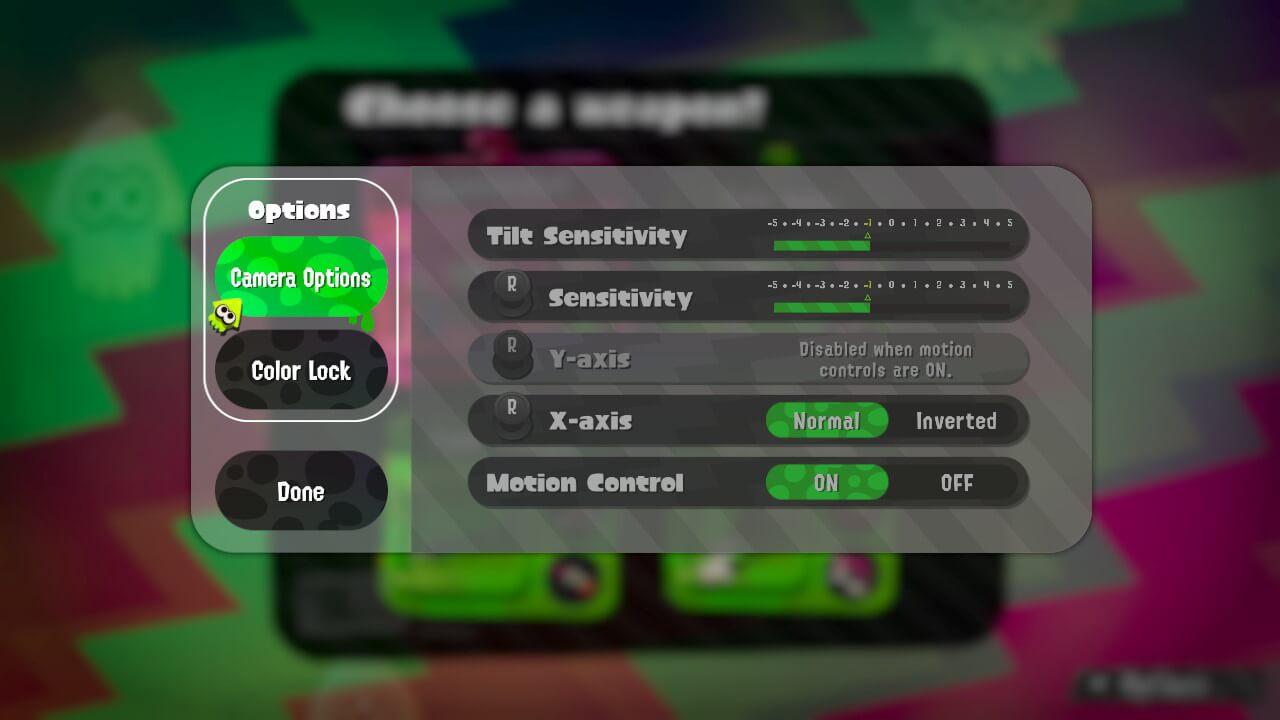1280x720 pixels.
Task: Open the Color Lock settings
Action: [x=300, y=370]
